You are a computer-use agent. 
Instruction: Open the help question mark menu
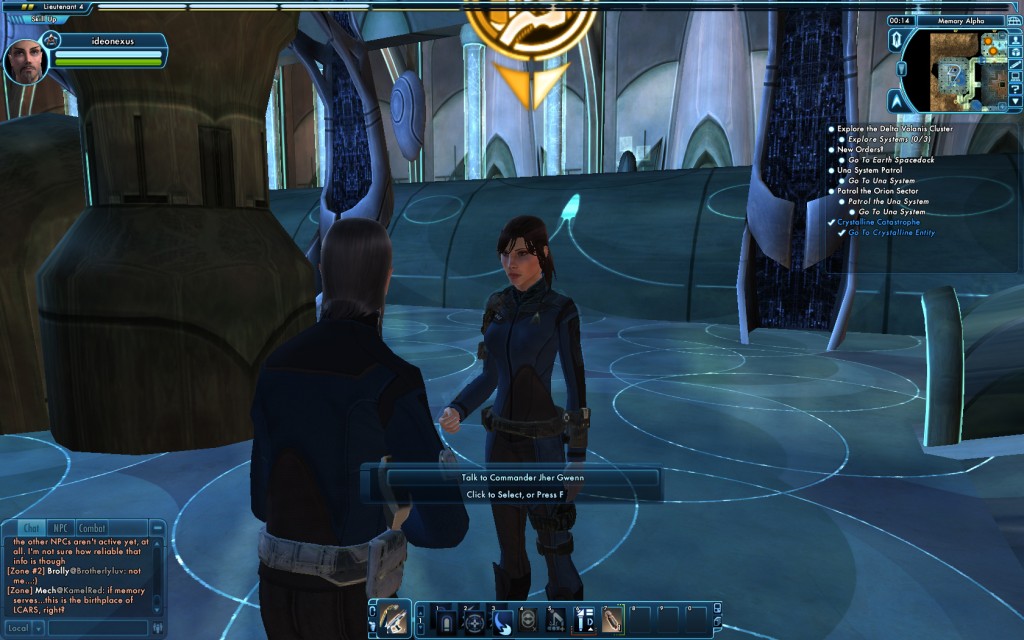(x=1014, y=88)
